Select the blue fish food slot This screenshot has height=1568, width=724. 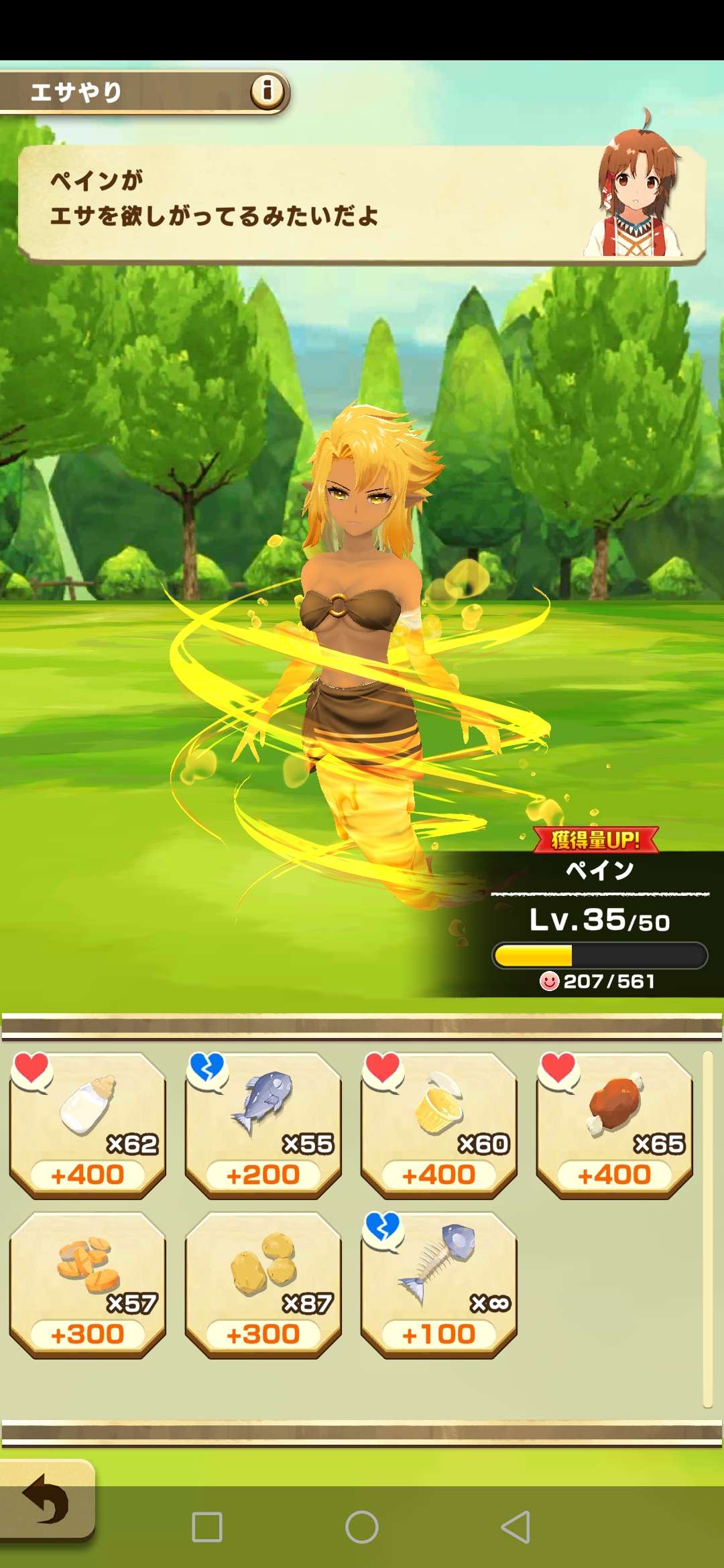point(263,1124)
